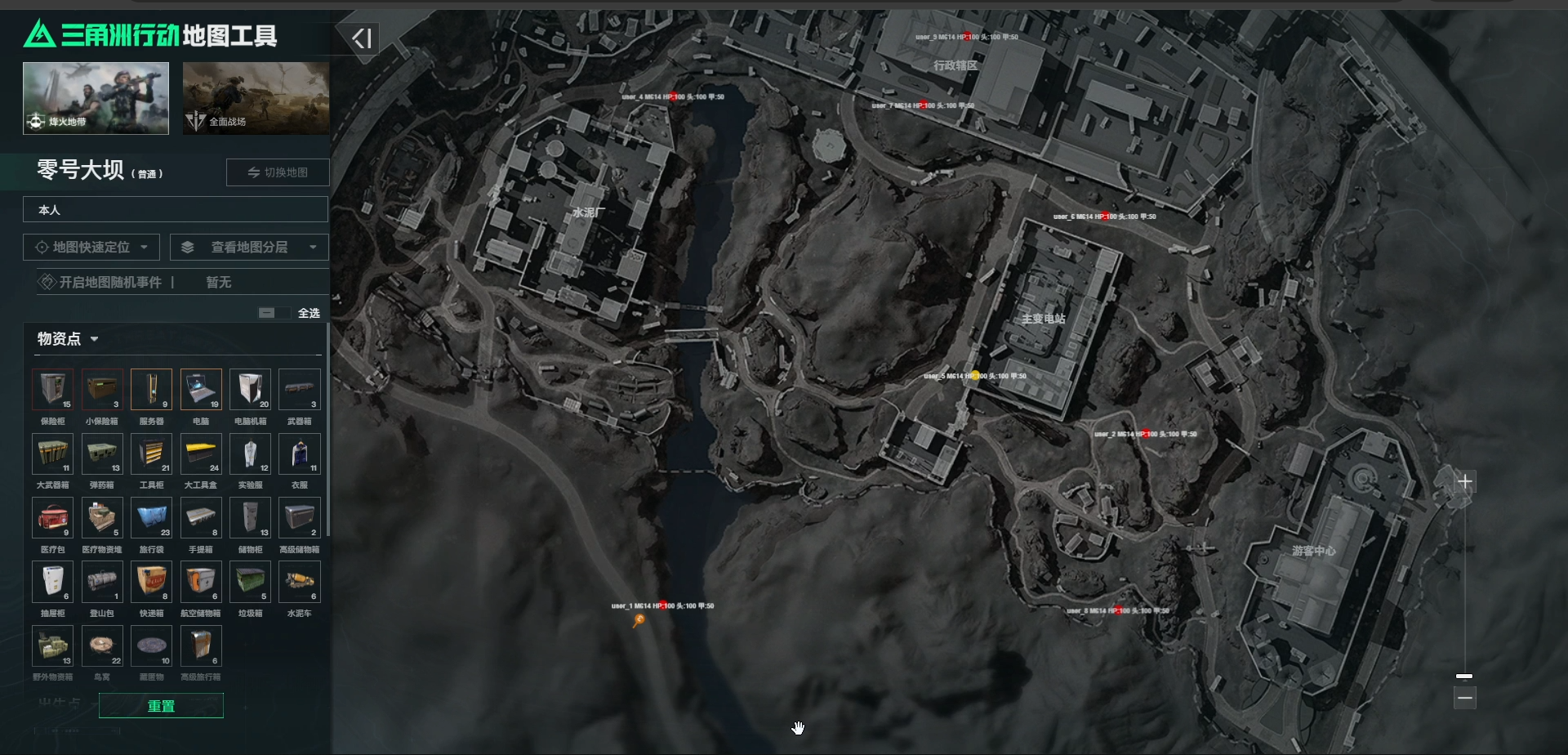Zoom out the map with minus button
The image size is (1568, 755).
tap(1465, 698)
